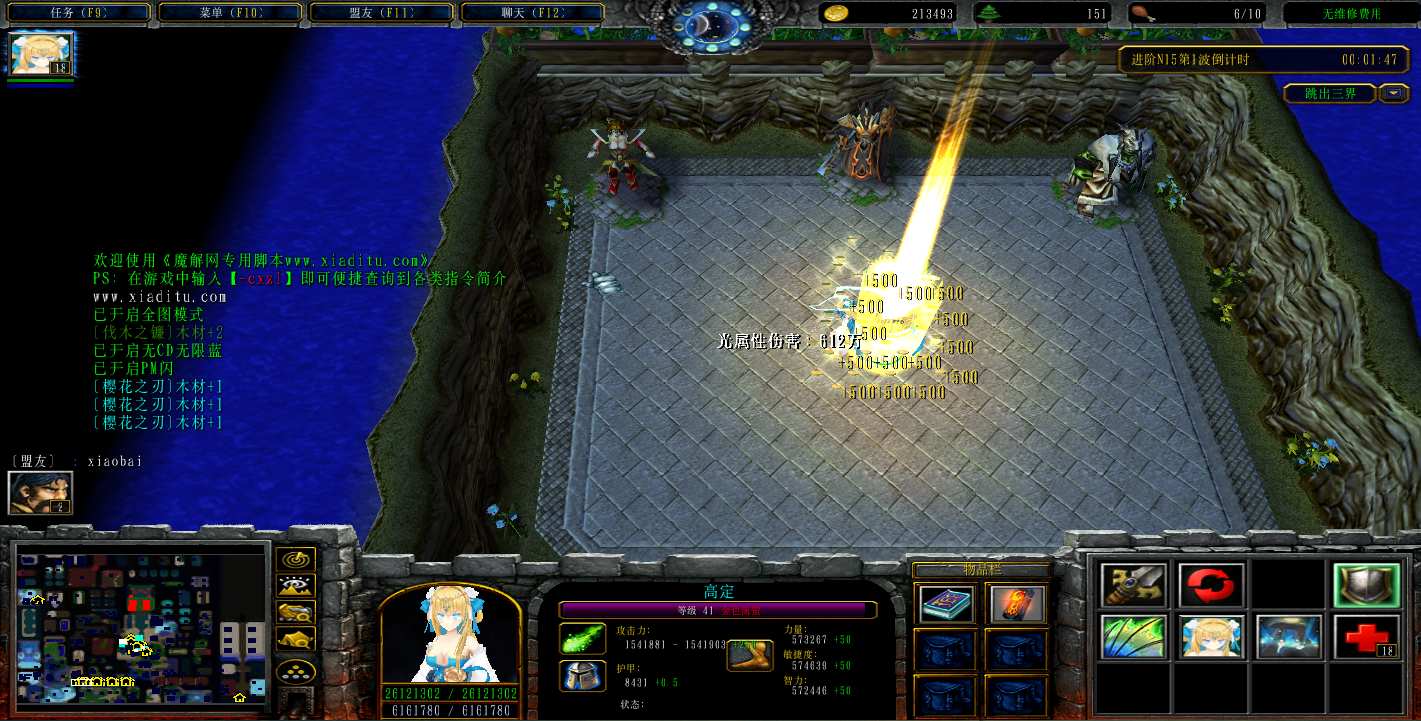Click the hero's 3D portrait
The height and width of the screenshot is (721, 1421).
(450, 635)
